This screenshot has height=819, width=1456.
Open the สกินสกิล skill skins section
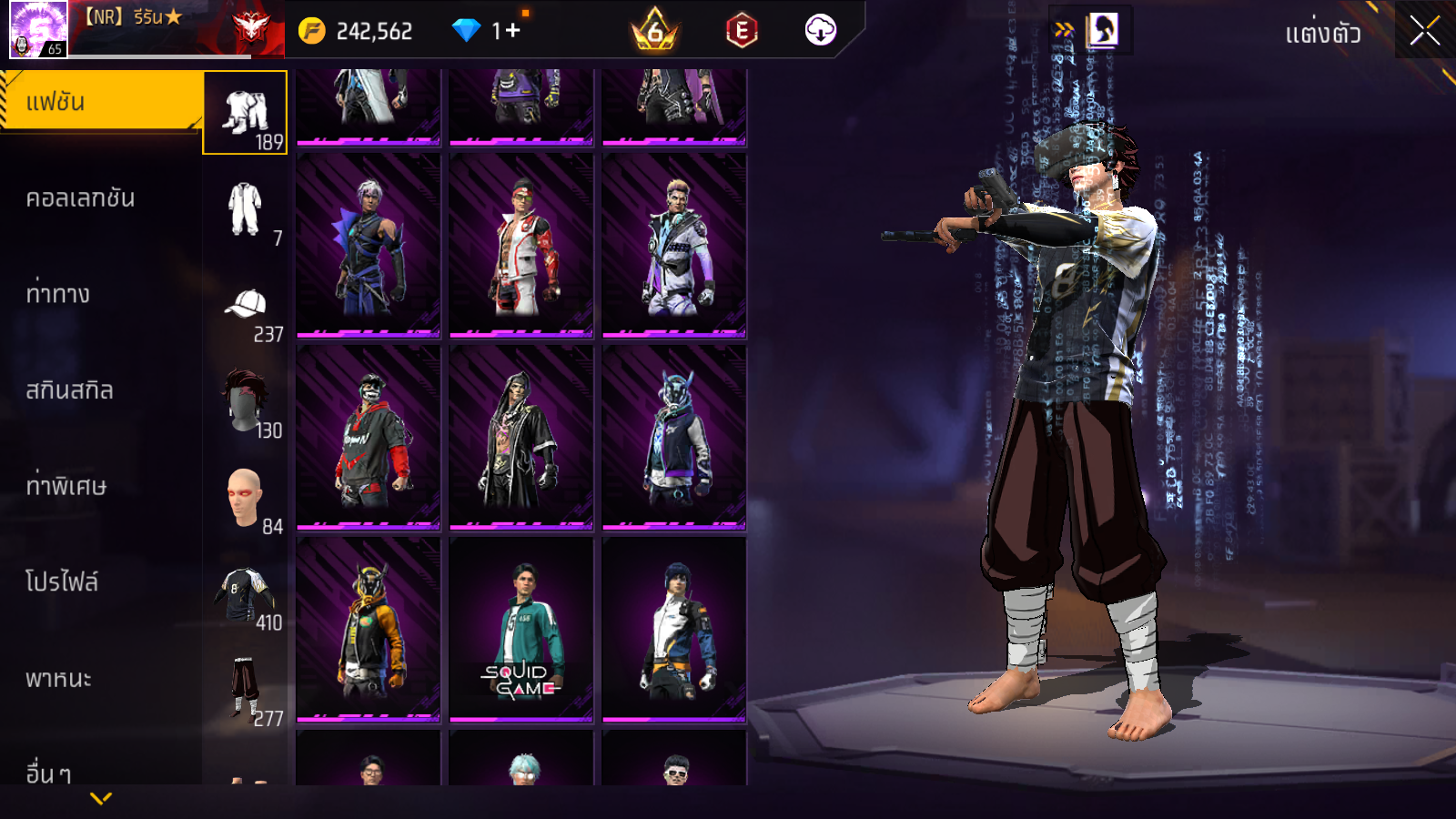click(70, 390)
